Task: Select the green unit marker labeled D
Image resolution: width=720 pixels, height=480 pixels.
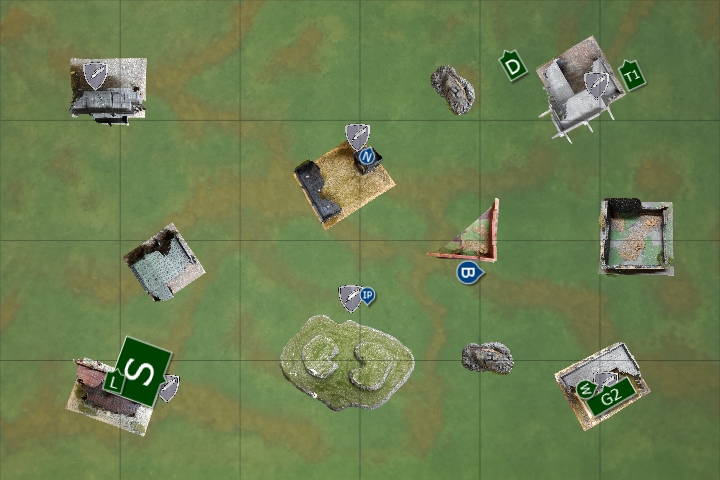Action: (513, 67)
